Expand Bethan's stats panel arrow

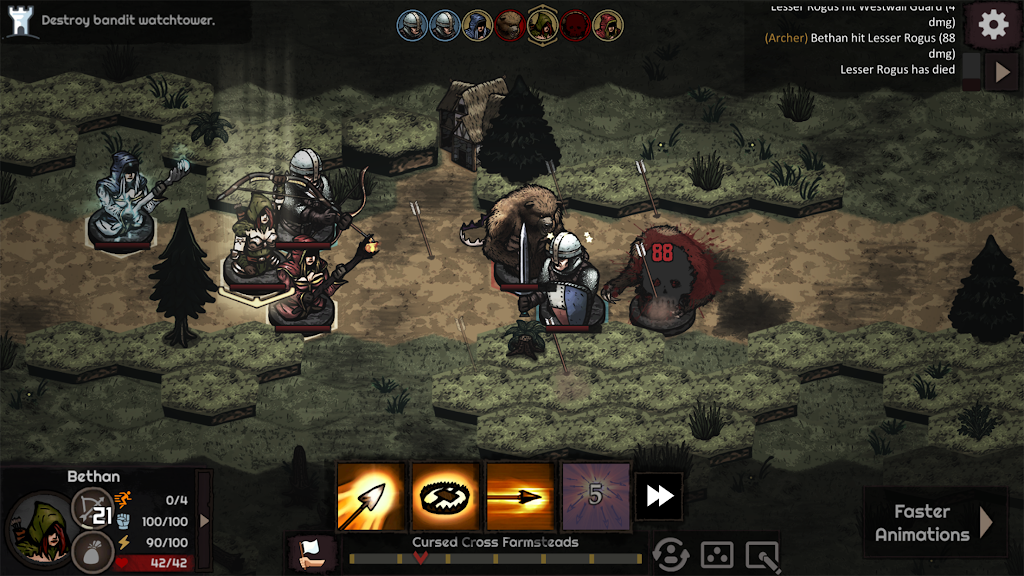click(205, 520)
